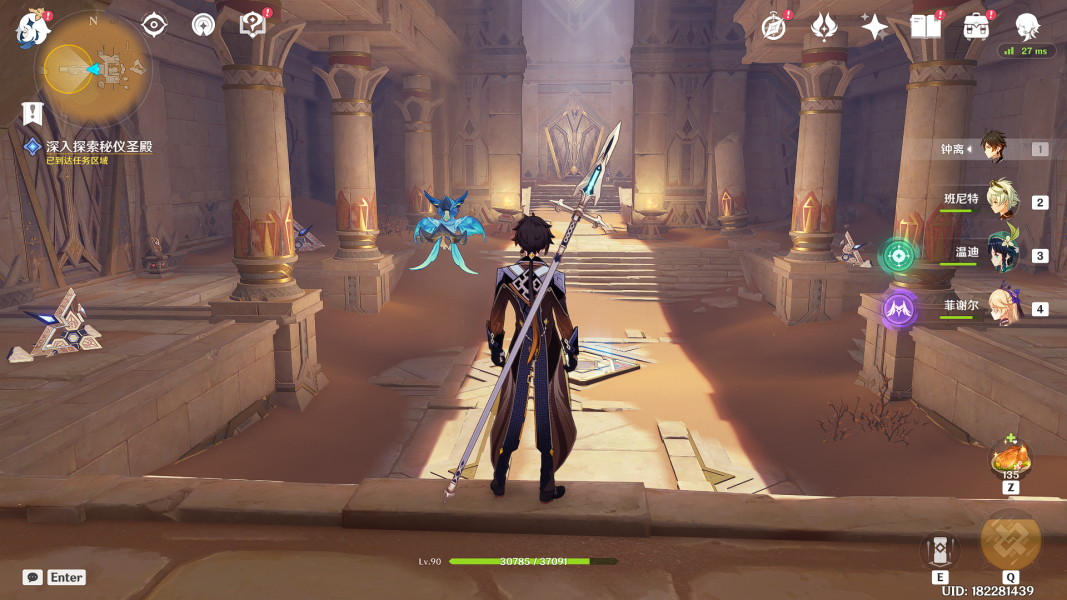The image size is (1067, 600).
Task: Select the quest tracker 深入探索秘仪圣殿
Action: point(98,147)
